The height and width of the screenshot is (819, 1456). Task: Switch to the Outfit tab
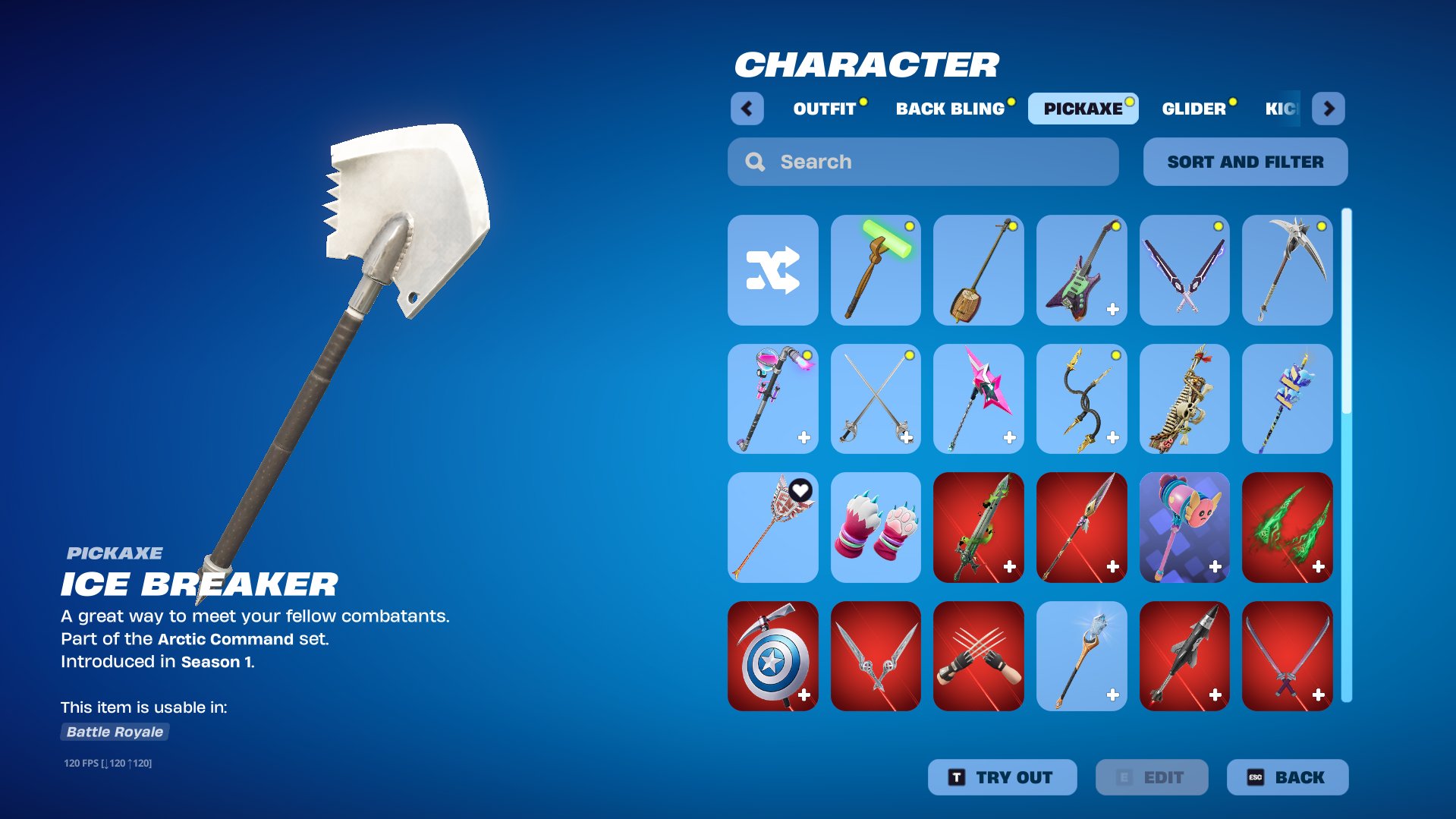(x=825, y=109)
